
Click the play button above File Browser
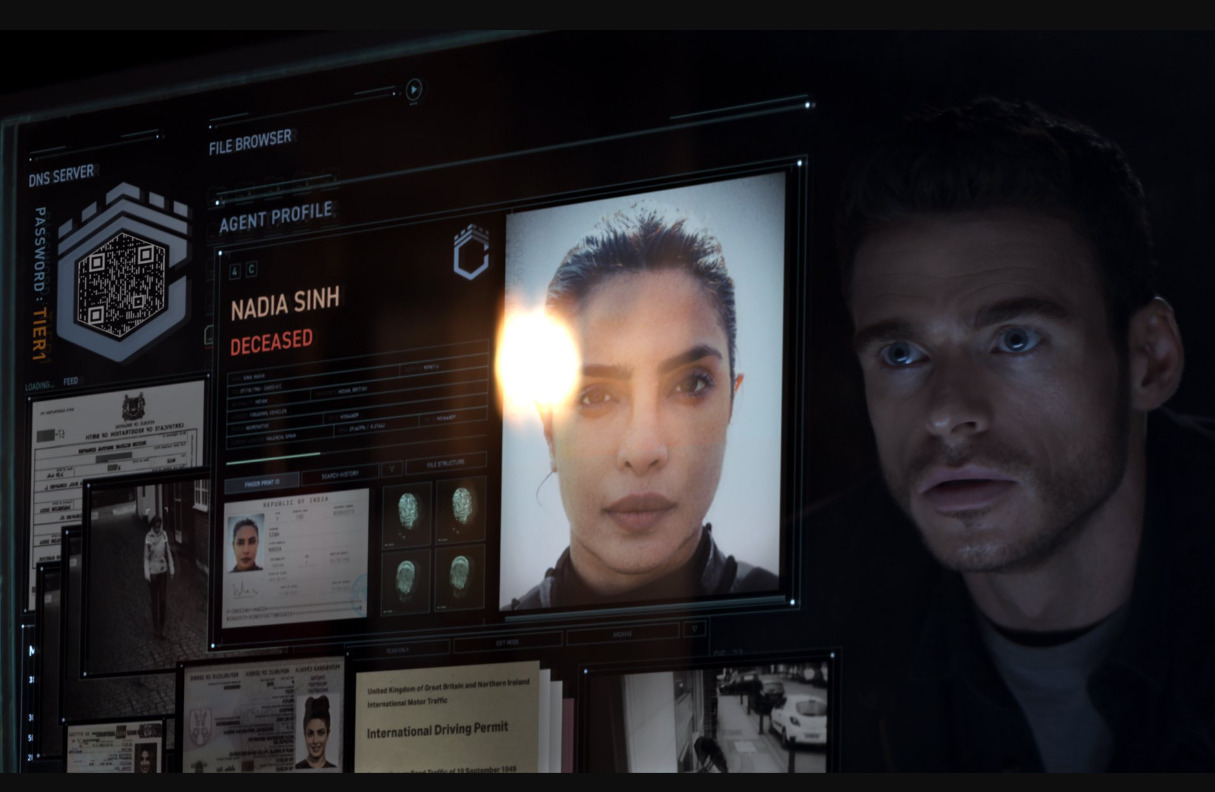pos(414,90)
